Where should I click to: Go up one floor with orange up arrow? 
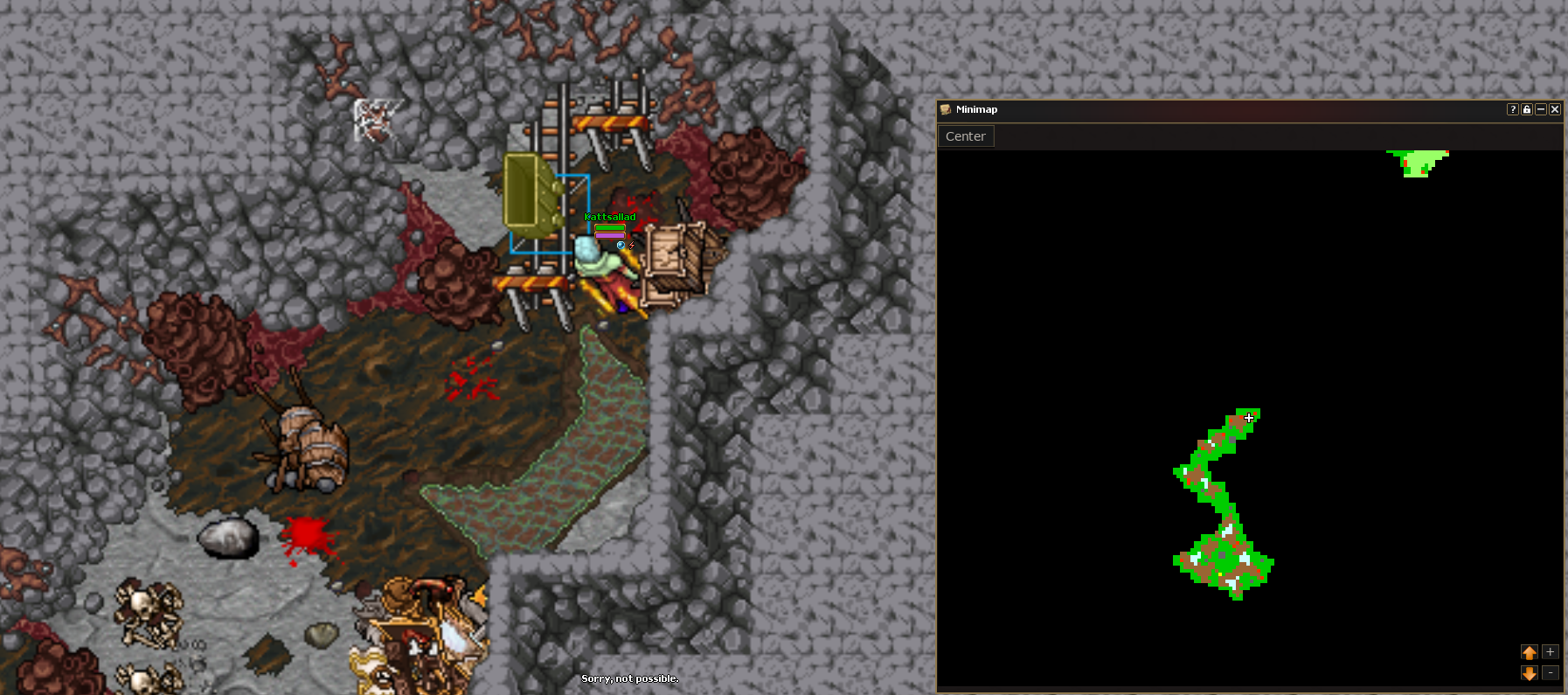1530,652
